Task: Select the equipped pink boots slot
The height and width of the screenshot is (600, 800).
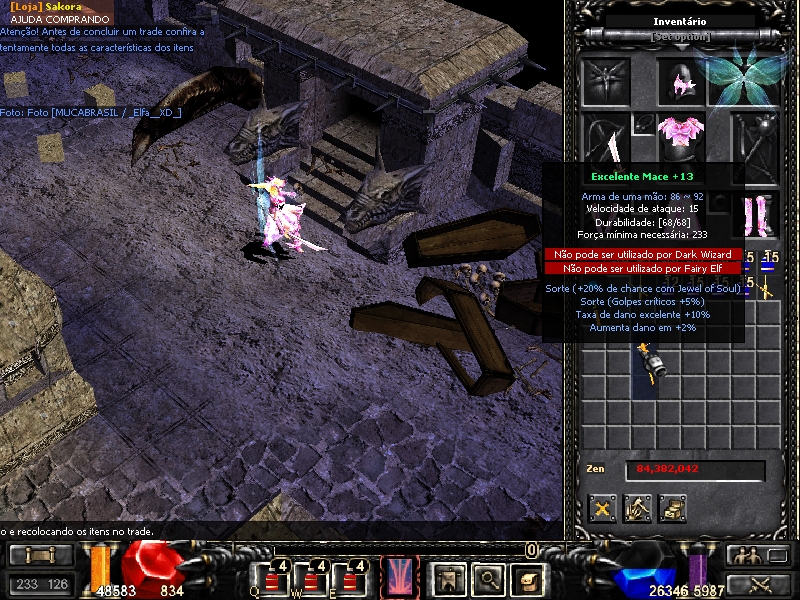Action: (x=755, y=215)
